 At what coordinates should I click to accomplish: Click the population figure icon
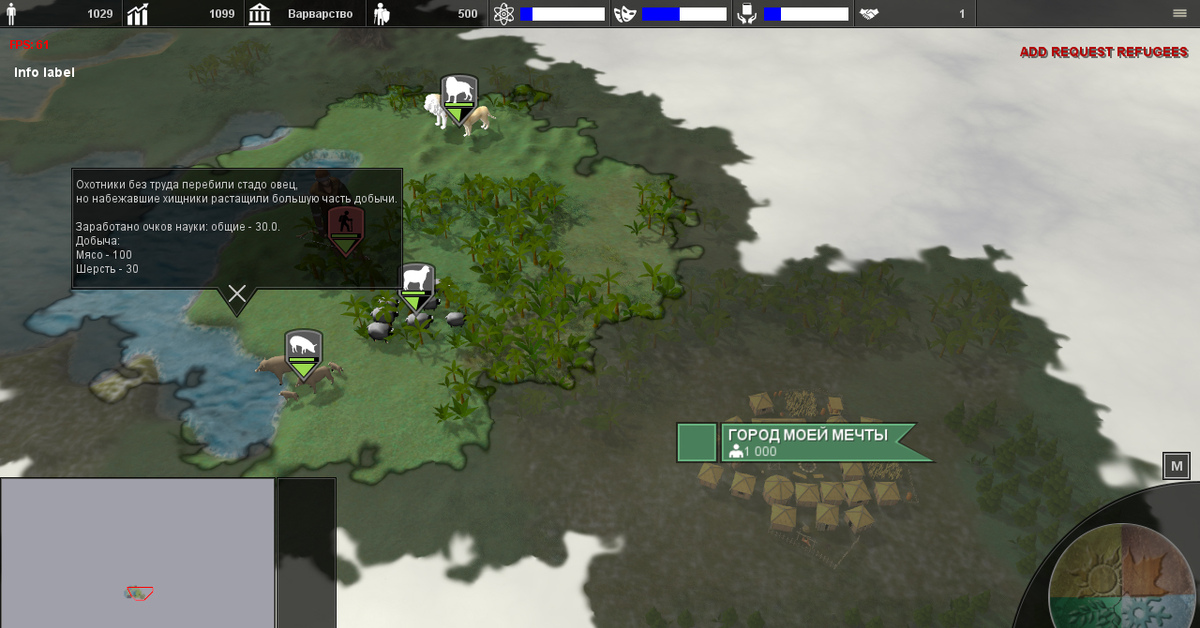click(12, 14)
